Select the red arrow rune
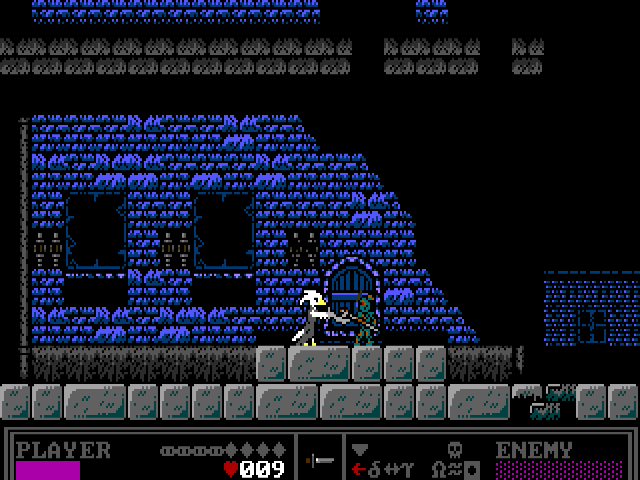This screenshot has height=480, width=640. point(358,468)
